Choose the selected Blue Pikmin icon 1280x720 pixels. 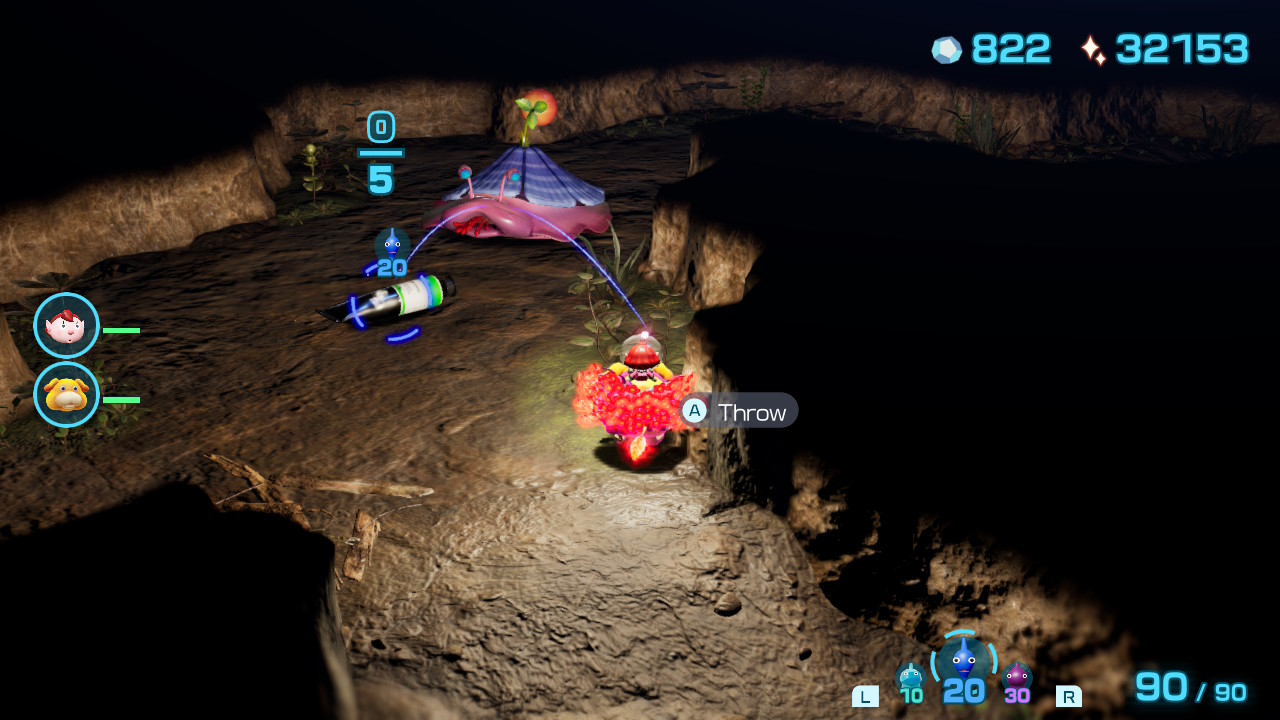(x=963, y=660)
